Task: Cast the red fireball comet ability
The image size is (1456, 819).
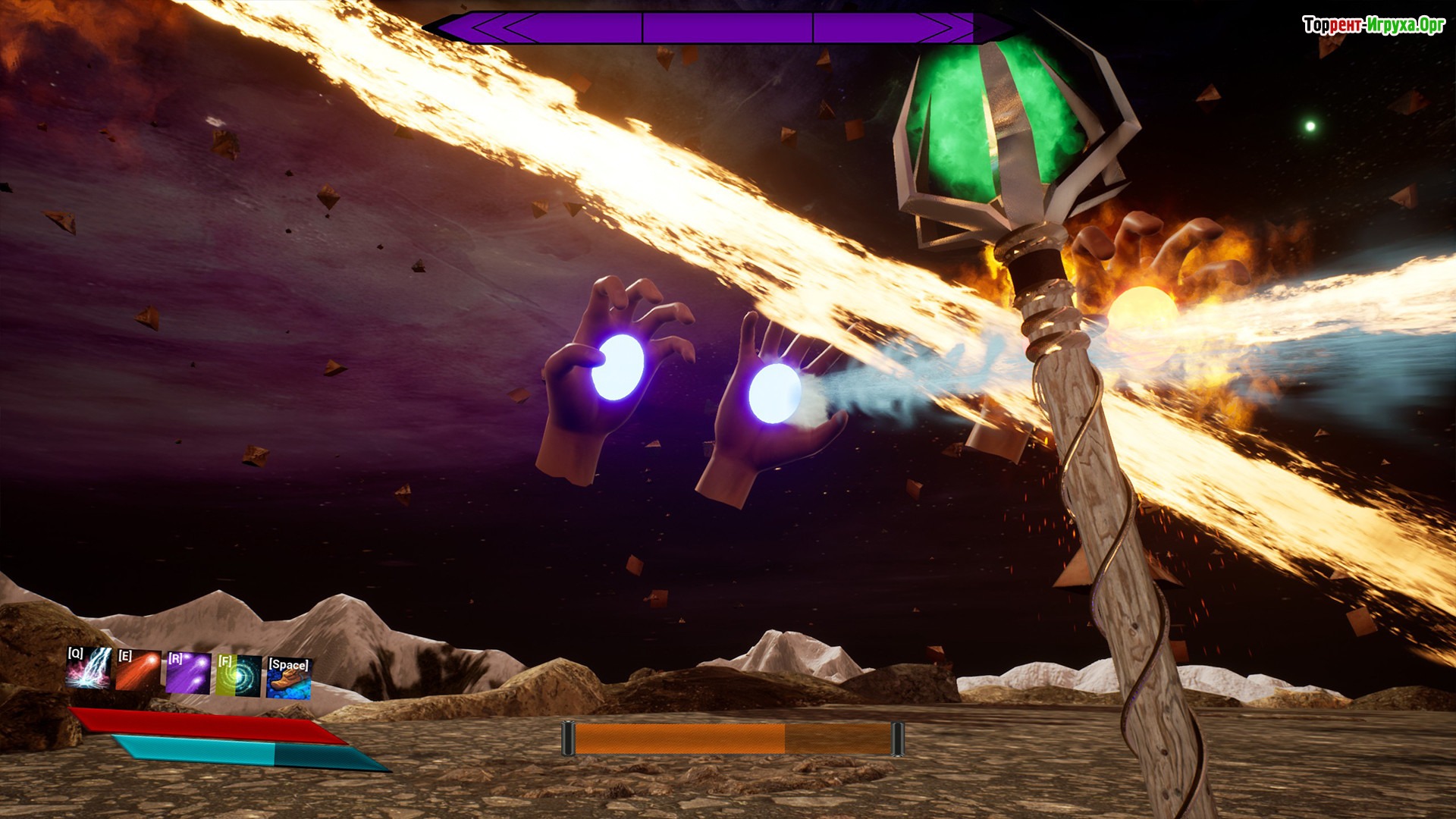Action: point(138,670)
